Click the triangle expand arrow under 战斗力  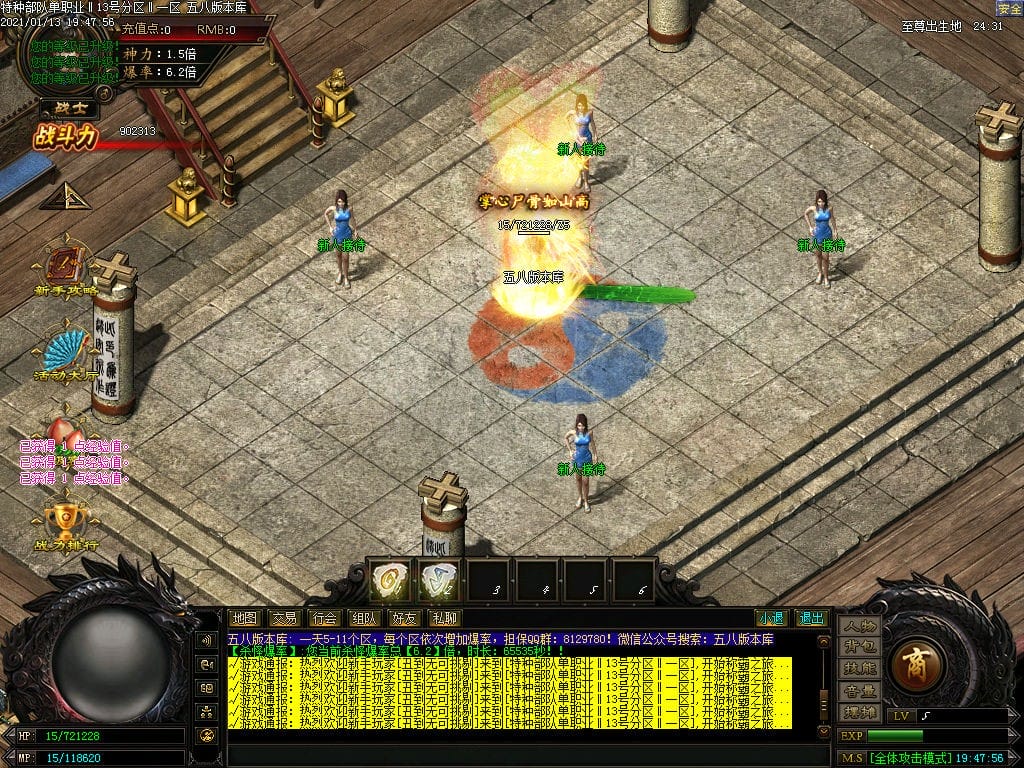66,196
